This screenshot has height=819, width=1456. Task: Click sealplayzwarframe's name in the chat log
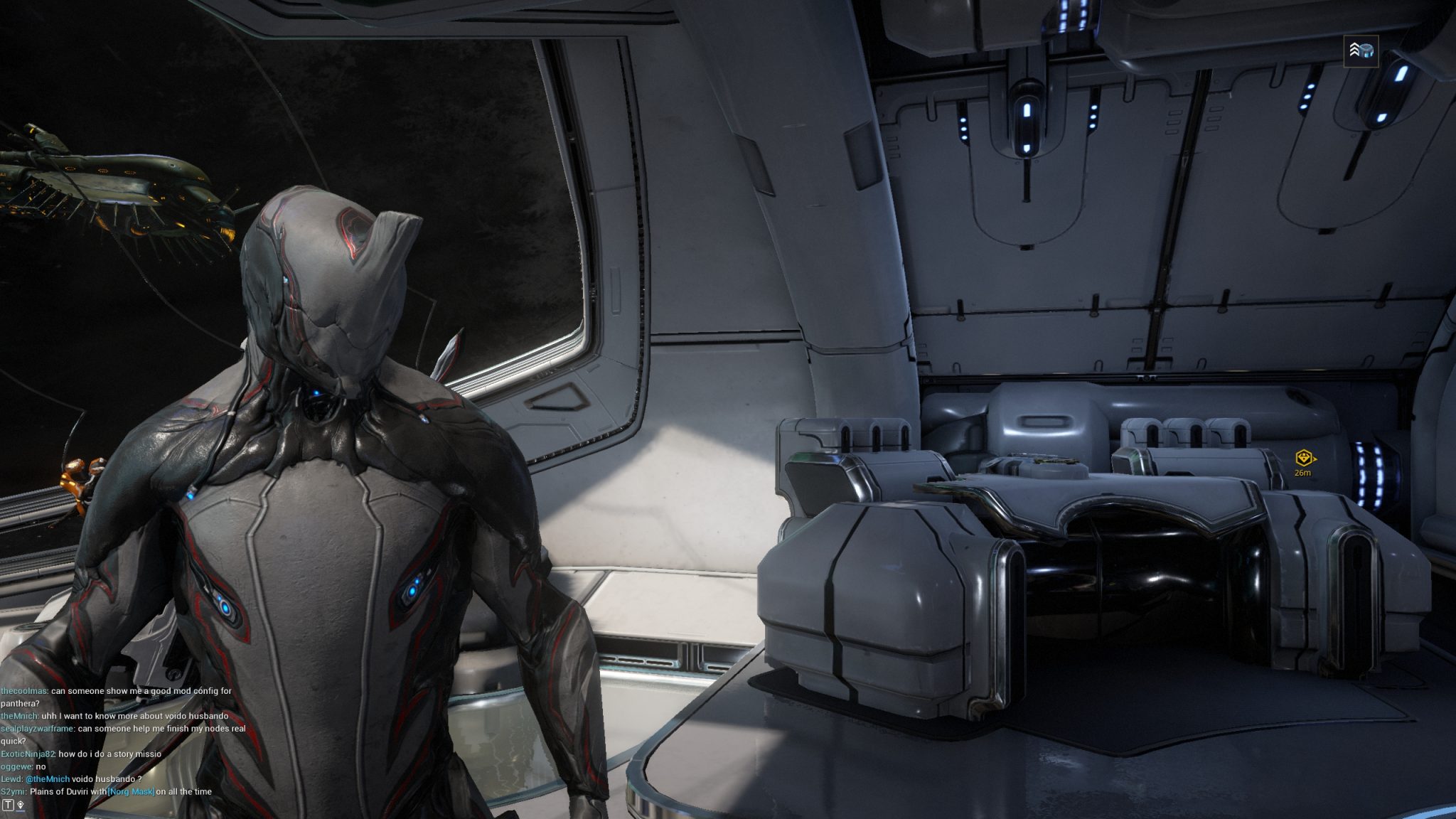click(37, 728)
